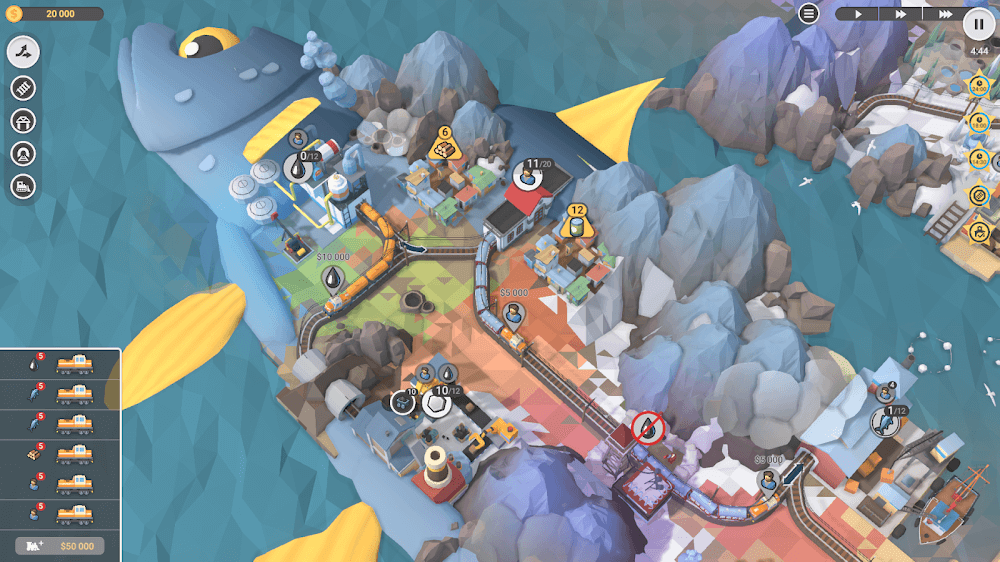Select the wood logs train row
The width and height of the screenshot is (1000, 562).
(x=60, y=454)
